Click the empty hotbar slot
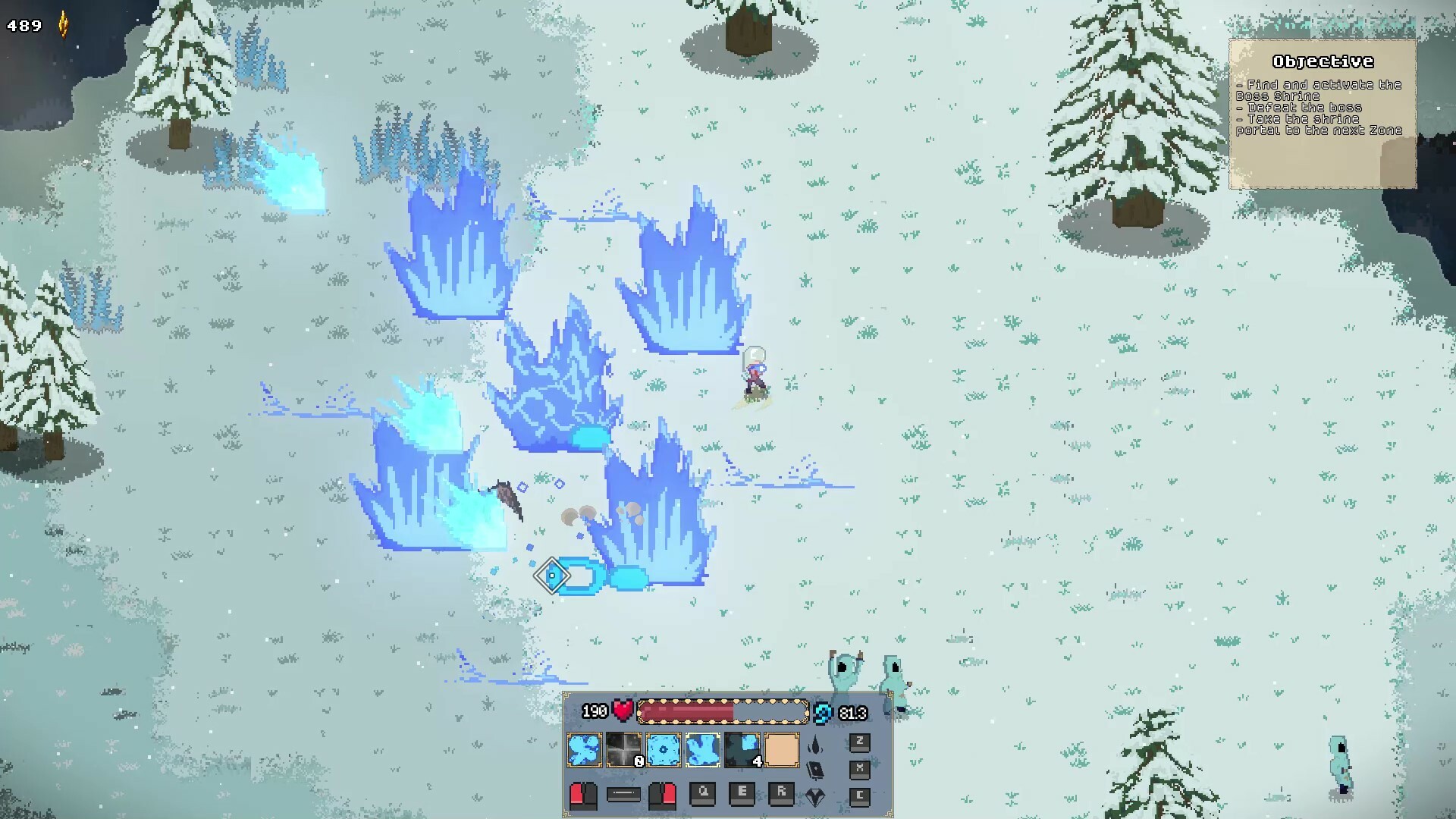This screenshot has width=1456, height=819. coord(782,750)
